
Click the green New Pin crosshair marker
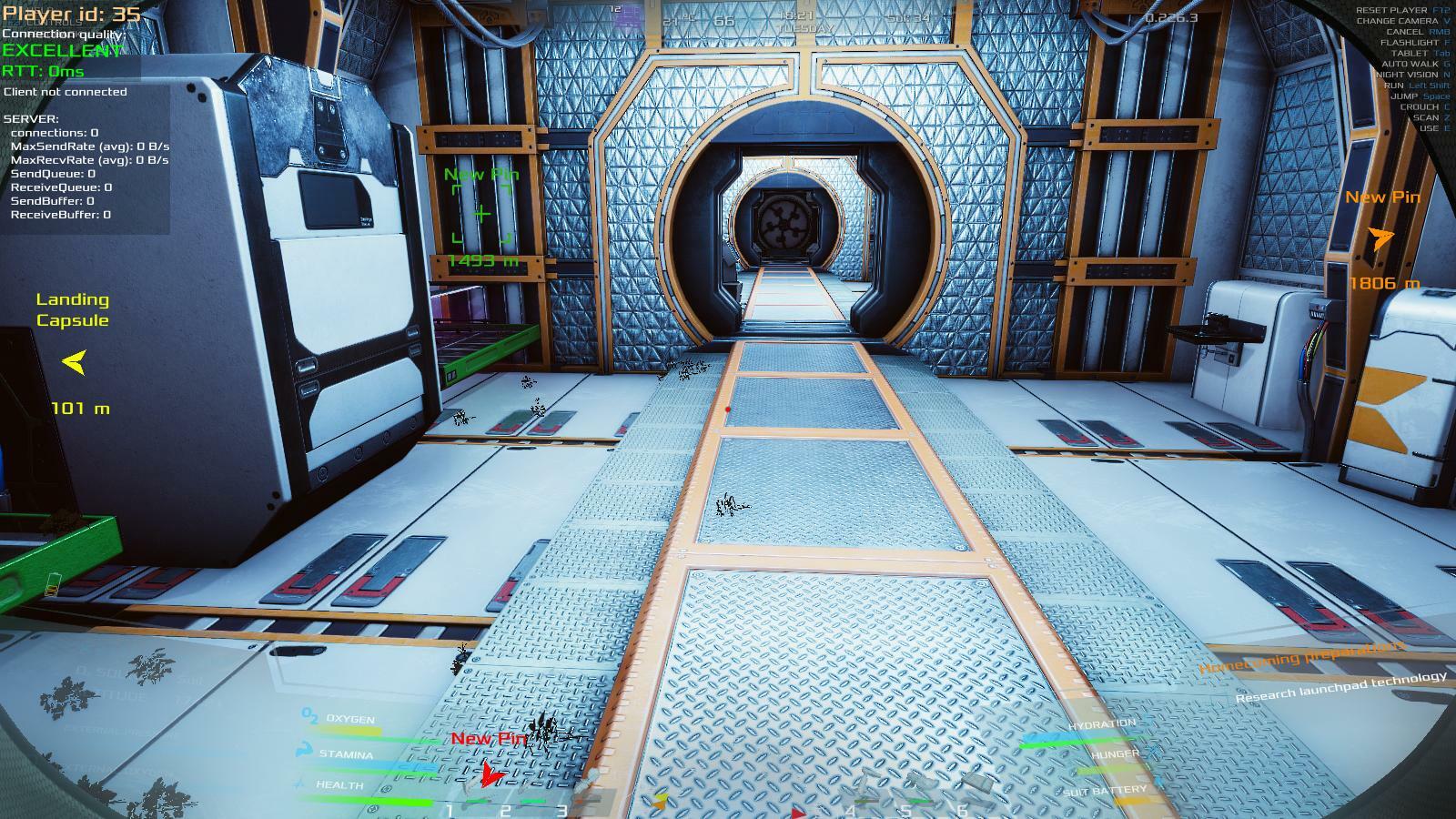[481, 215]
